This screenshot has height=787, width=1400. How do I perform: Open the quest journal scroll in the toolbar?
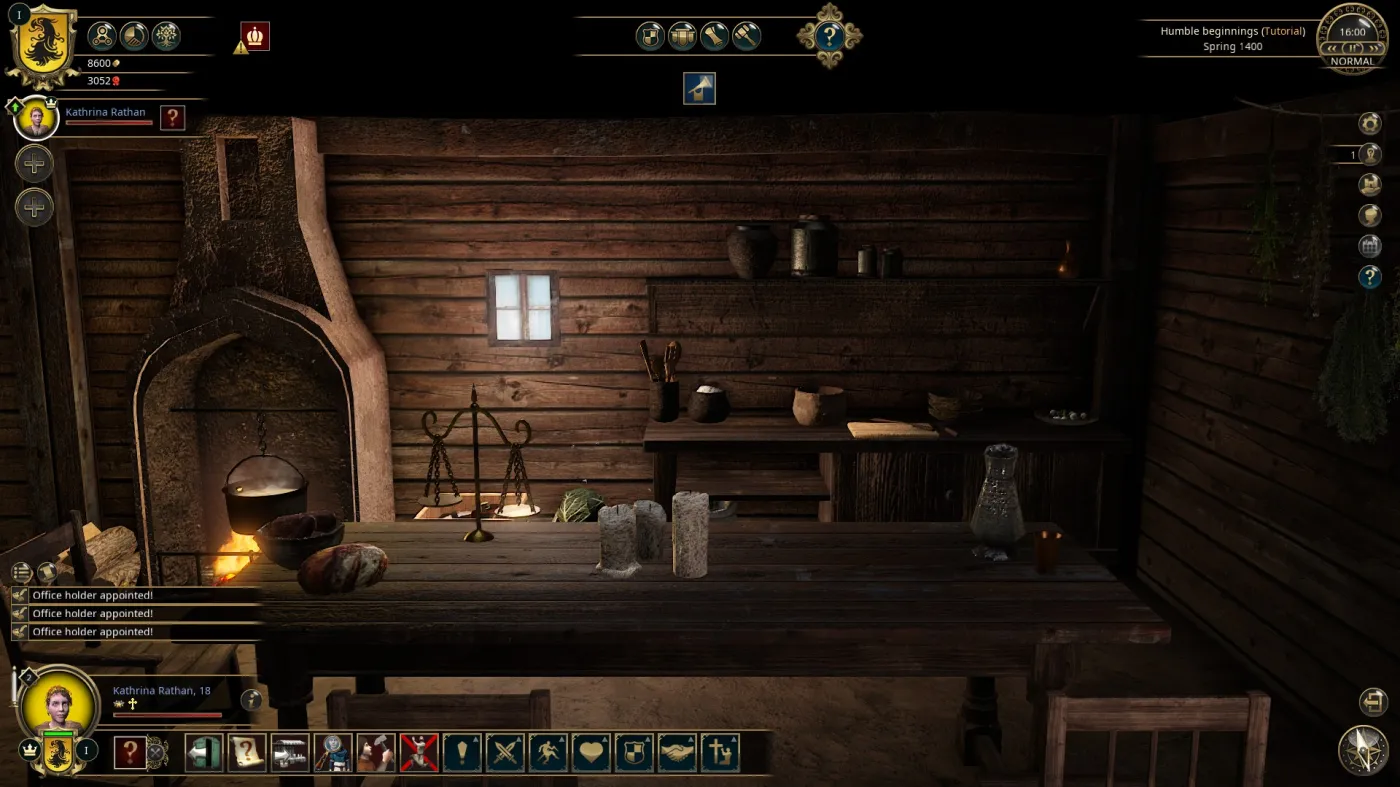click(246, 752)
